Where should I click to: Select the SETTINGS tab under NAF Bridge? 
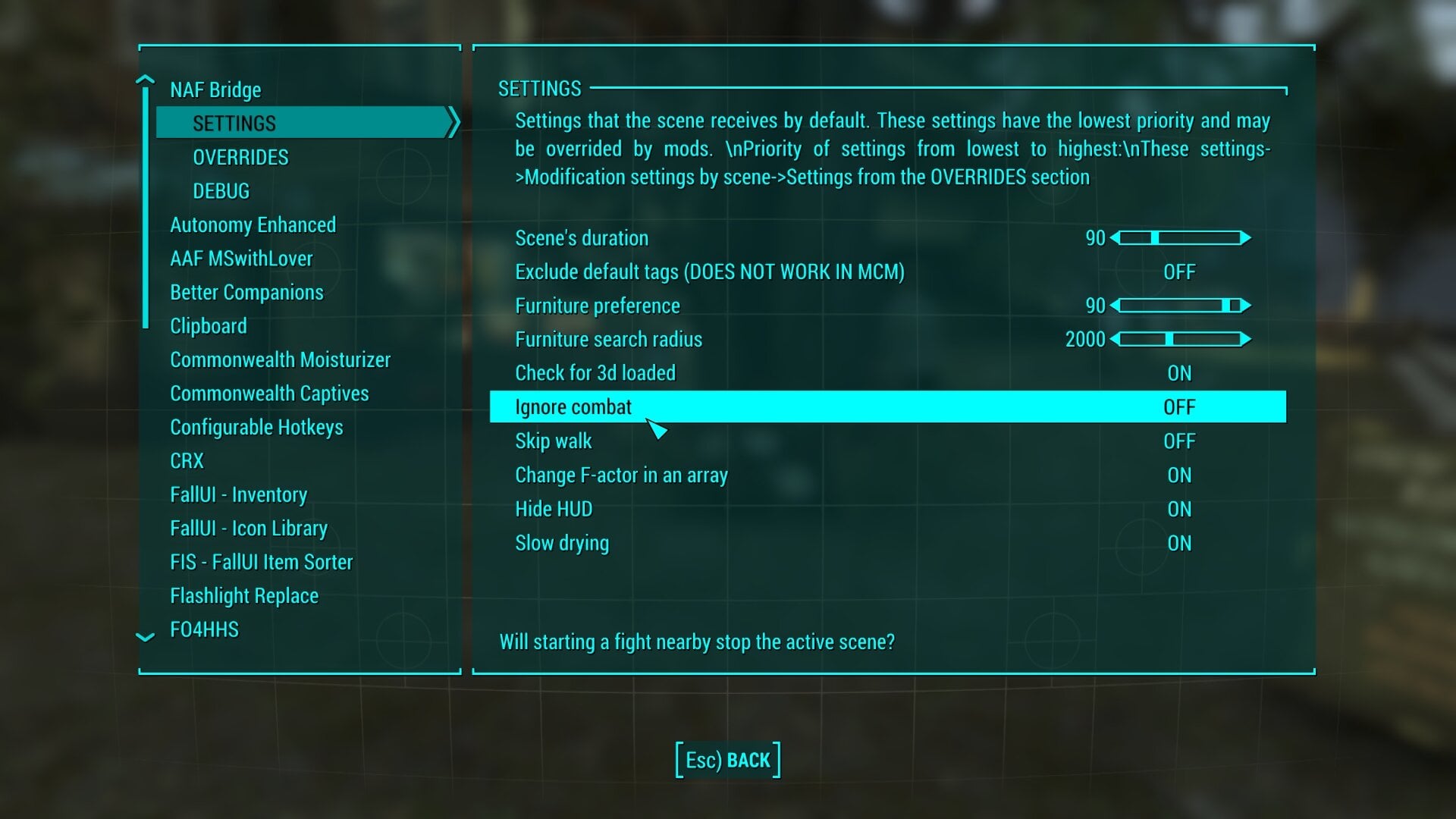[x=235, y=122]
